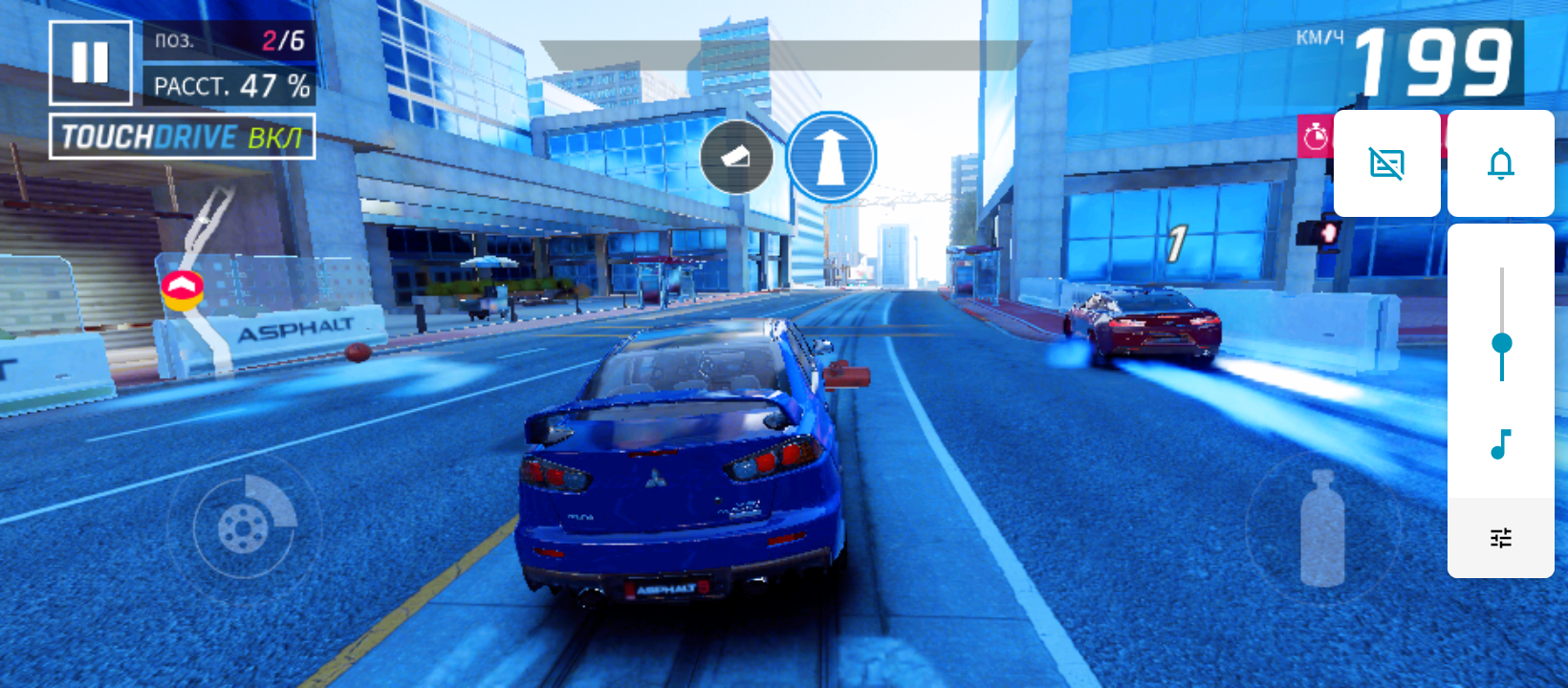The width and height of the screenshot is (1568, 688).
Task: Click the media volume slider
Action: click(1501, 343)
